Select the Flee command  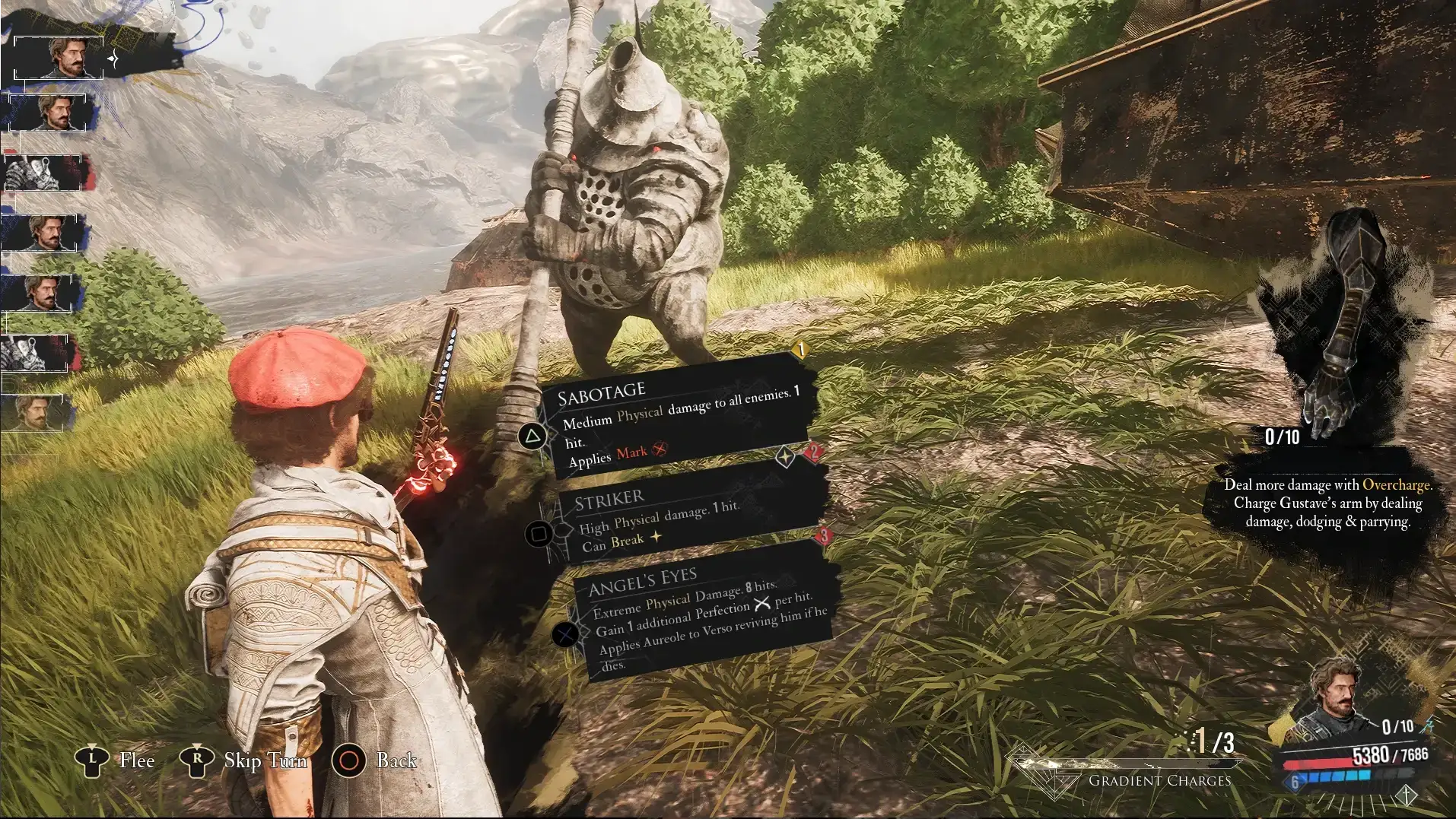138,760
